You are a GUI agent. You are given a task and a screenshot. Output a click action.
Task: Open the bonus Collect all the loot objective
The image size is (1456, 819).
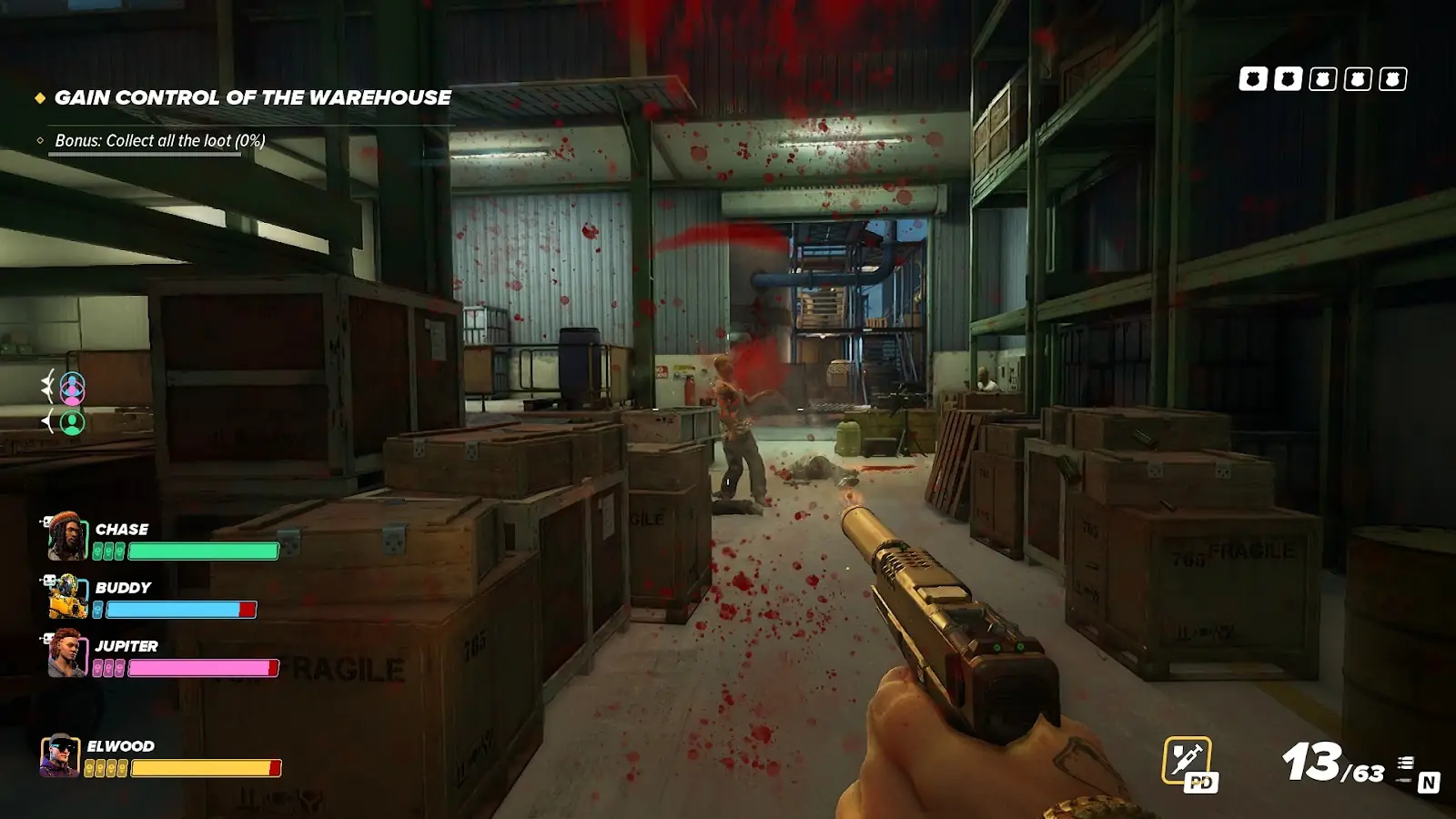(160, 141)
